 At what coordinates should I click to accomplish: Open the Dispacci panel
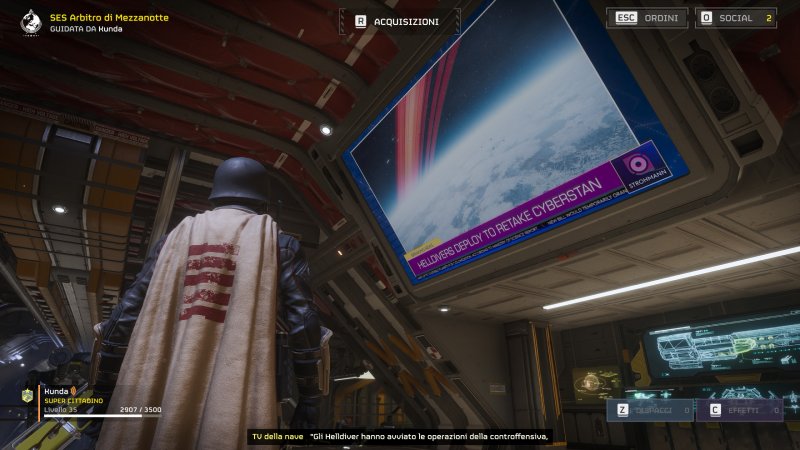[x=654, y=410]
